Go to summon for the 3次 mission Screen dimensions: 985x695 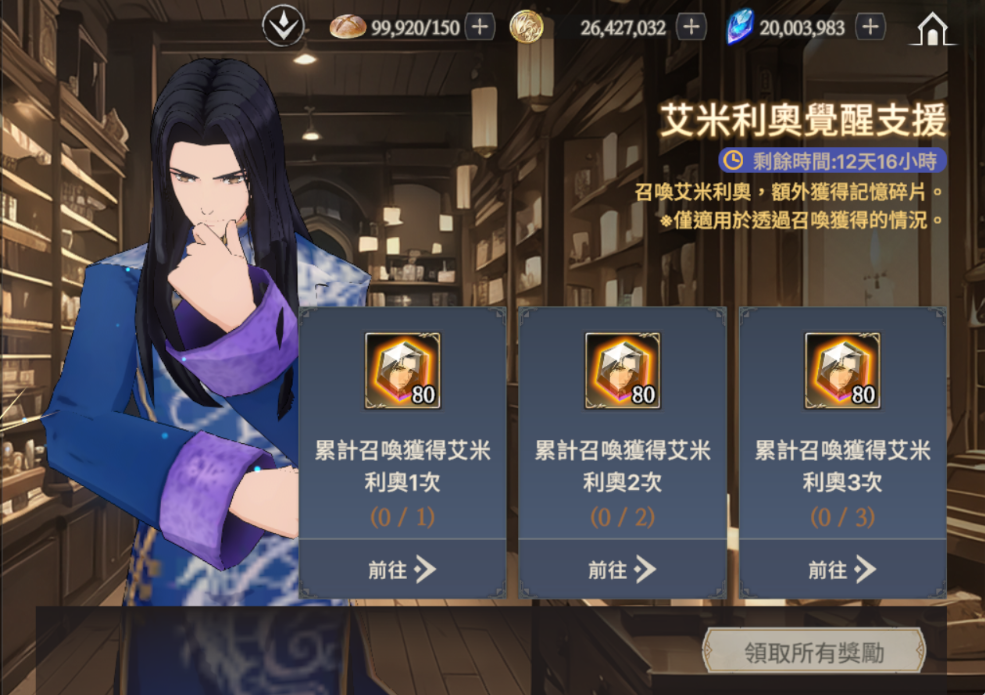pyautogui.click(x=842, y=570)
